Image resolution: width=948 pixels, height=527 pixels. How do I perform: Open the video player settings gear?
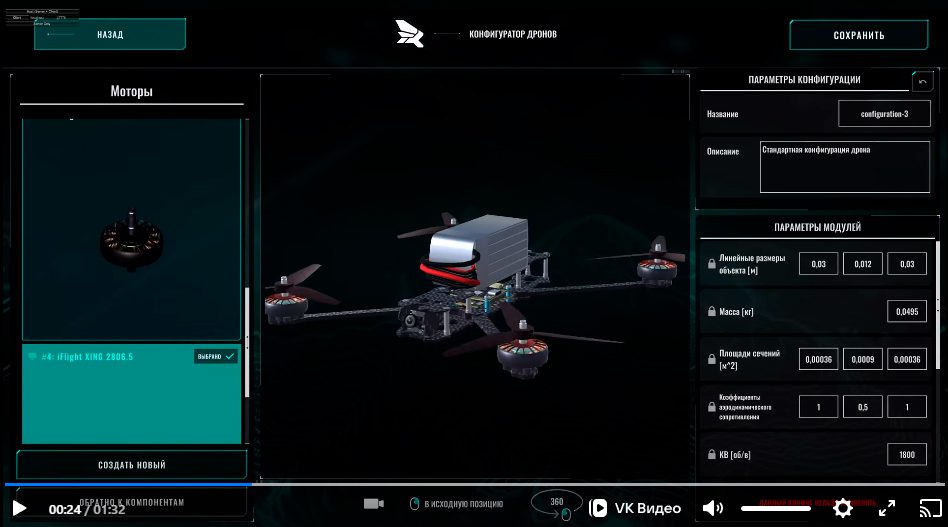click(x=843, y=508)
